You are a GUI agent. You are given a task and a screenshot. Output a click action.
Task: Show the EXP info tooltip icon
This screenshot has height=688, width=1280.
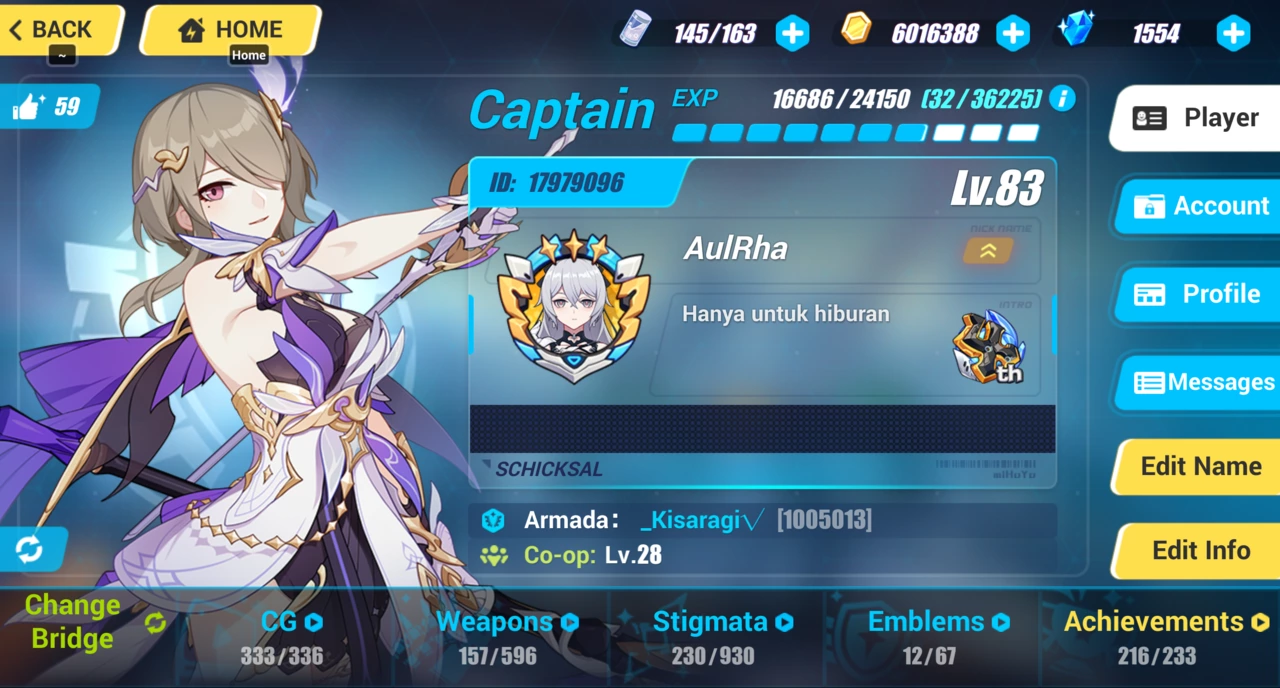click(x=1062, y=99)
